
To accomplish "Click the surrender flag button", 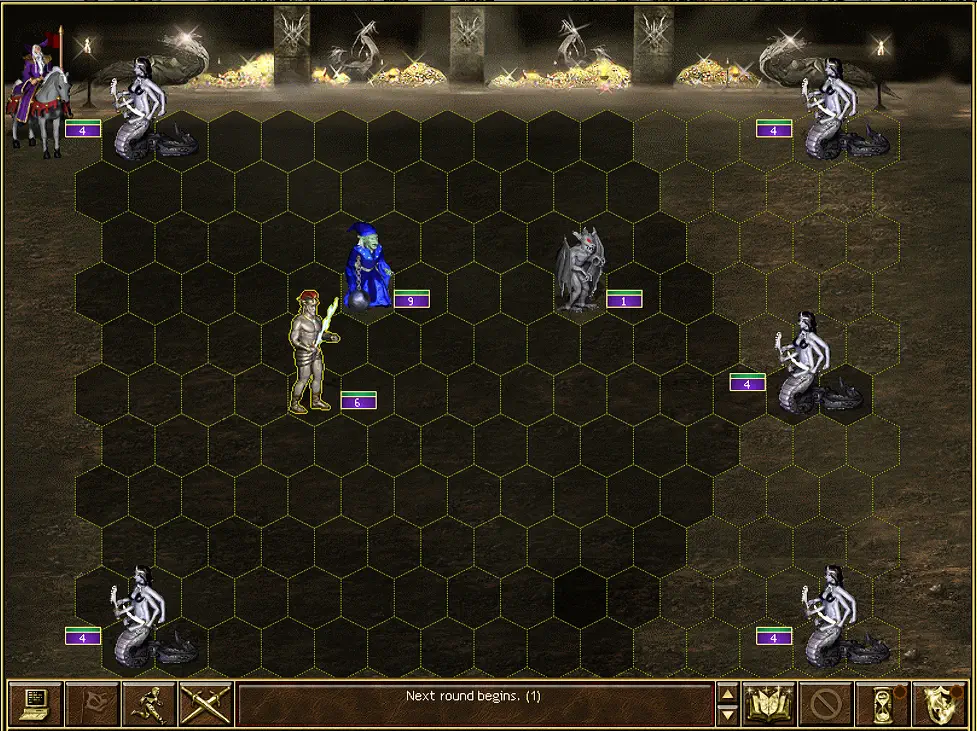I will [x=92, y=703].
